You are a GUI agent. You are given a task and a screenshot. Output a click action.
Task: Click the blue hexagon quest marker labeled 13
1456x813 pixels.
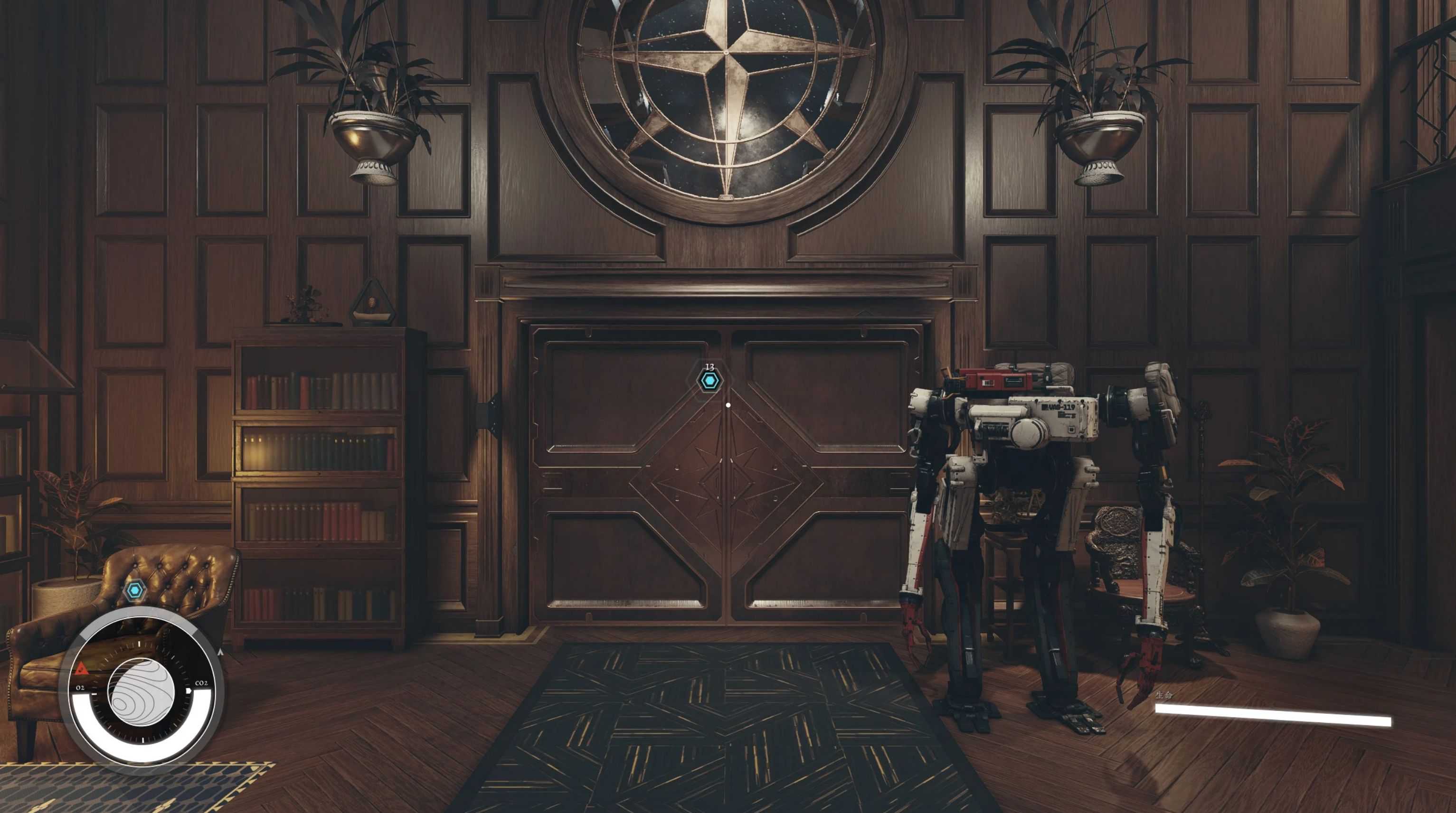coord(709,382)
